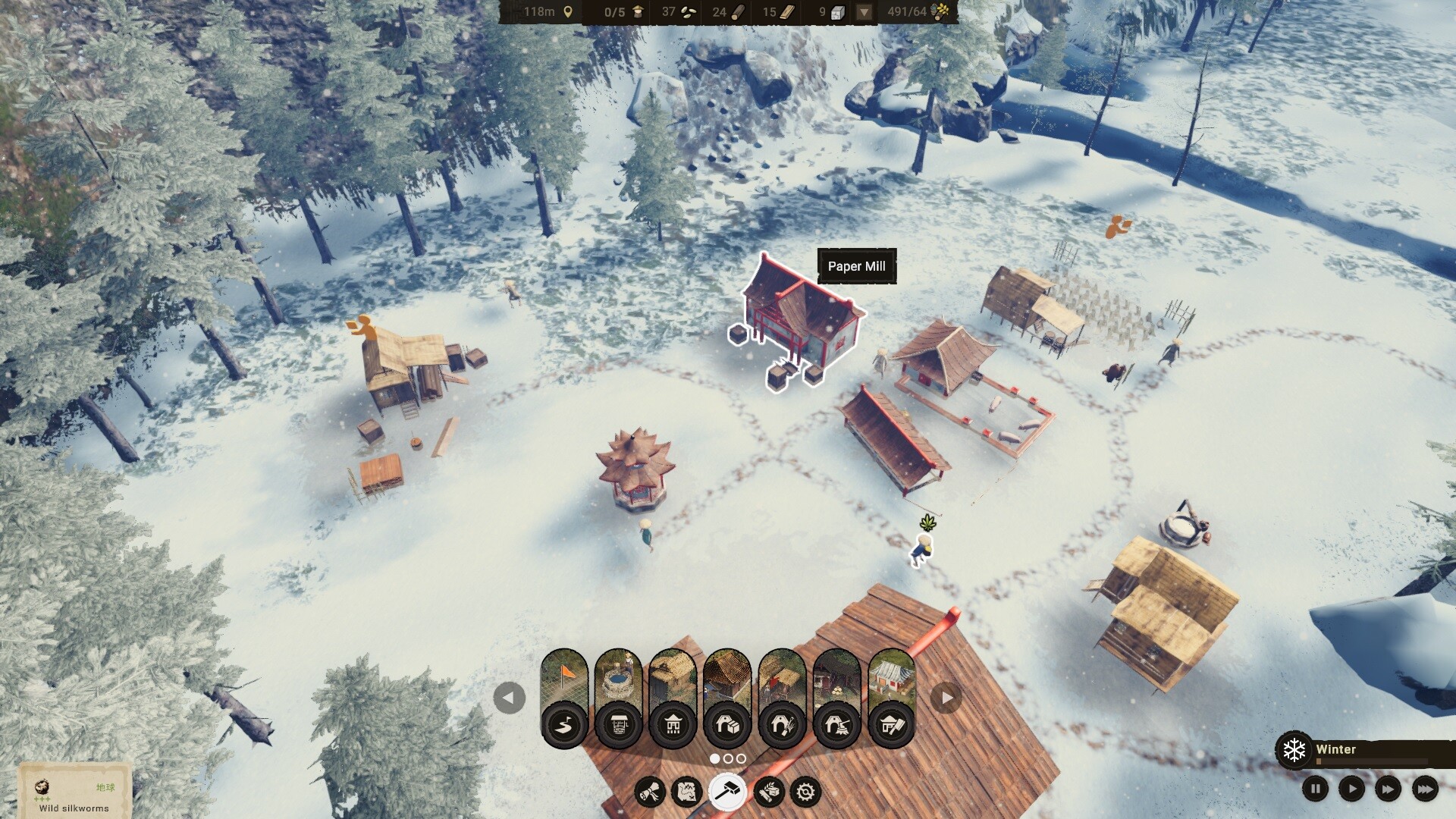Set game speed to triple fast-forward
The height and width of the screenshot is (819, 1456).
point(1425,789)
